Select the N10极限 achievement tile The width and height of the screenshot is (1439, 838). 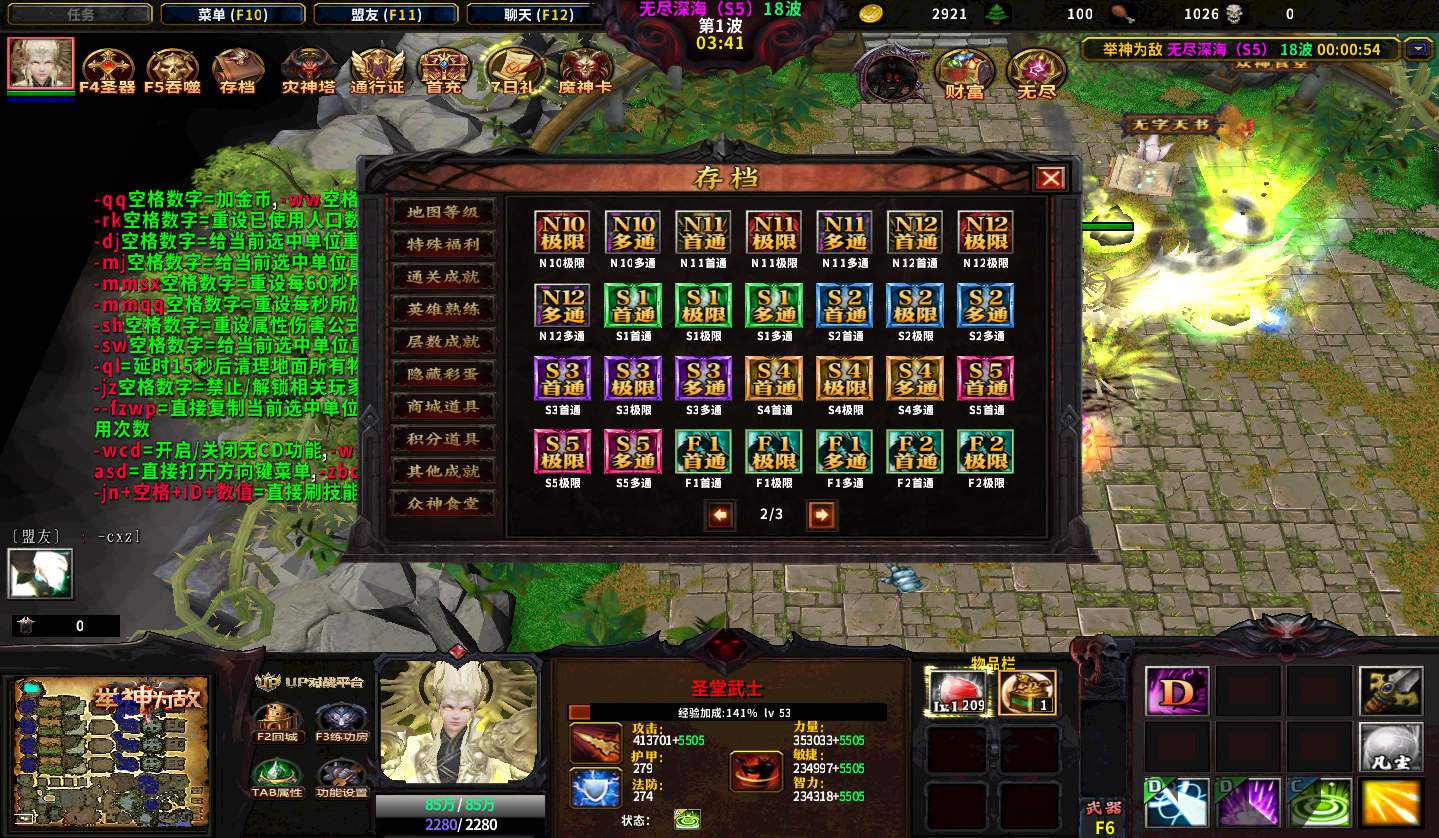click(561, 233)
